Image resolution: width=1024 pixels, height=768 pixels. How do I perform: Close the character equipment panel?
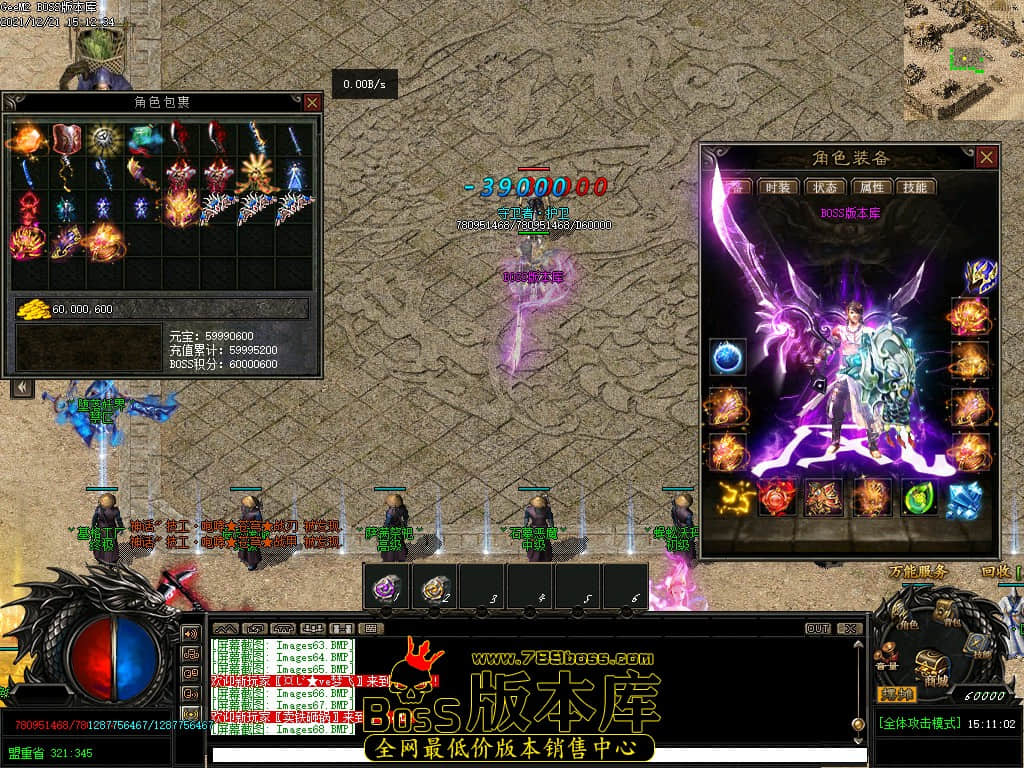pos(987,157)
